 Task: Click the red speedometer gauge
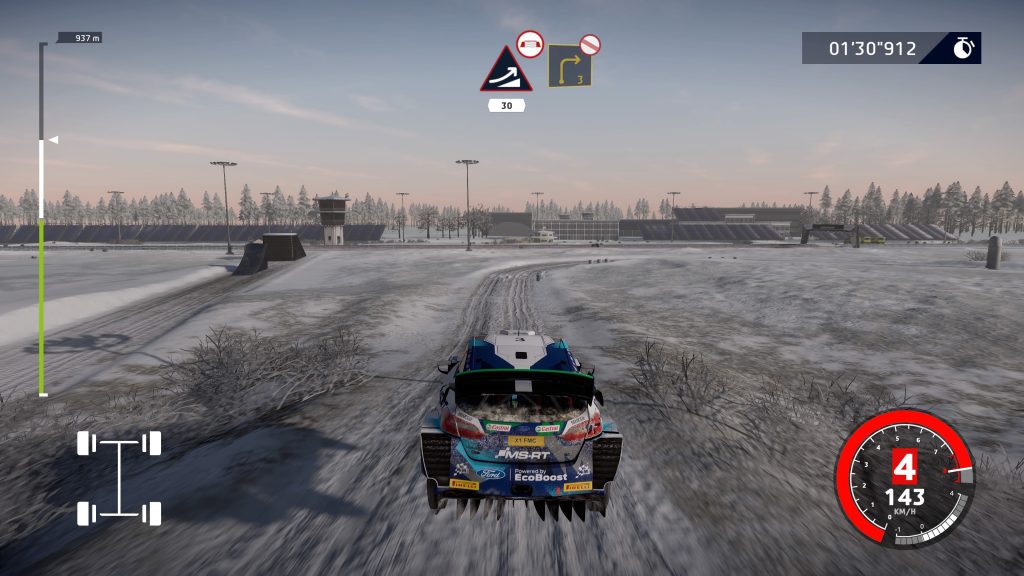pos(905,478)
